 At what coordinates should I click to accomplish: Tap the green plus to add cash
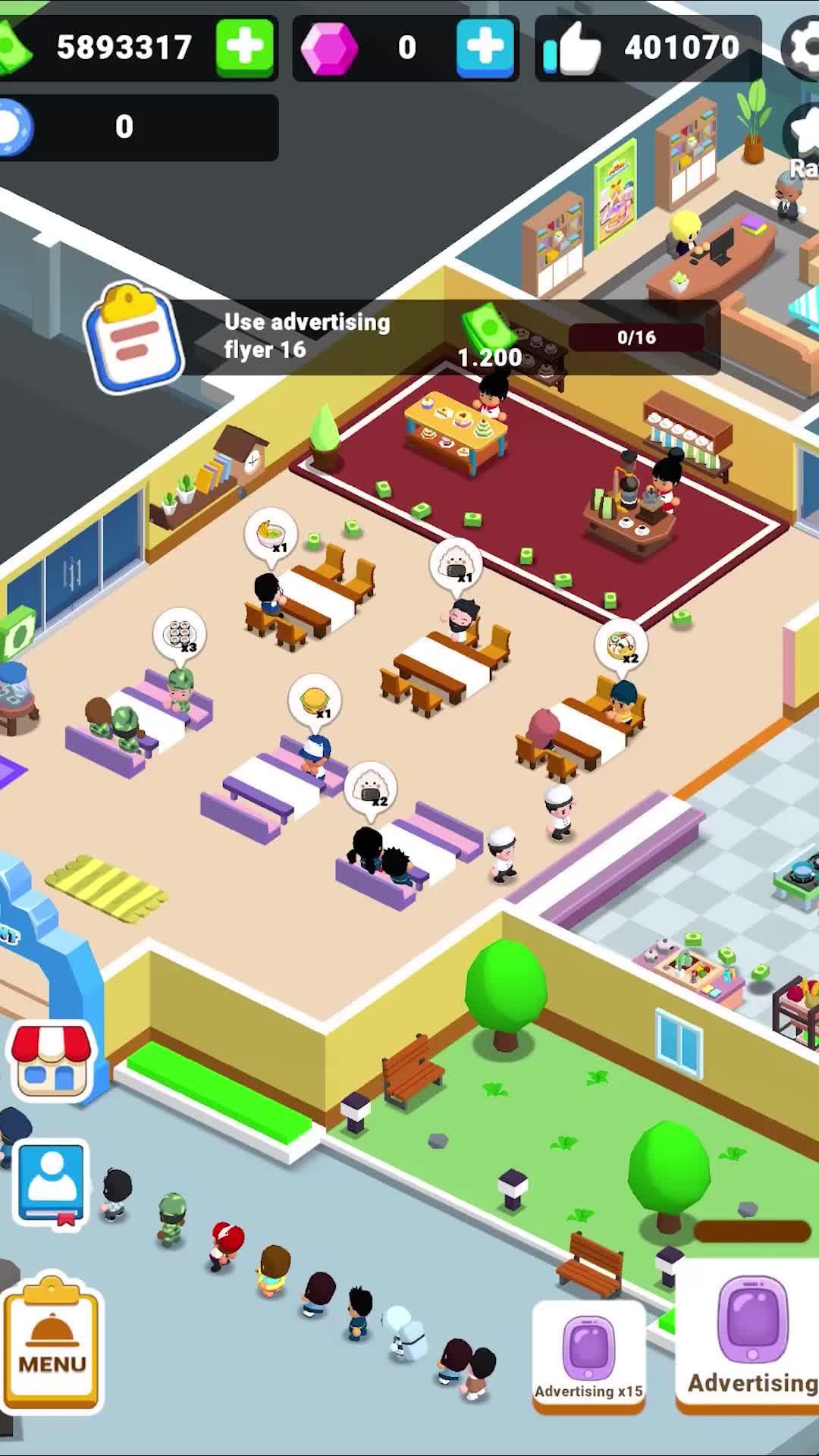tap(244, 47)
